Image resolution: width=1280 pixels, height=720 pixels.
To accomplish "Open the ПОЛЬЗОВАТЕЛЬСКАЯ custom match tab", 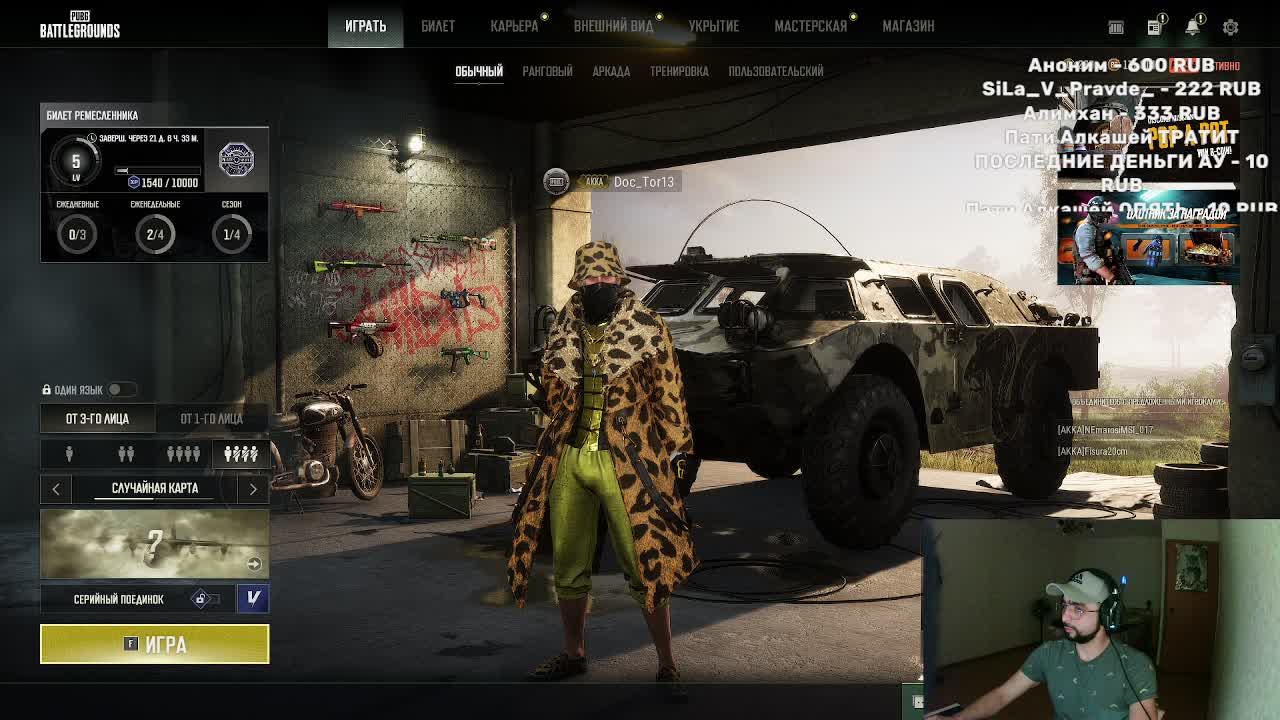I will click(x=776, y=71).
